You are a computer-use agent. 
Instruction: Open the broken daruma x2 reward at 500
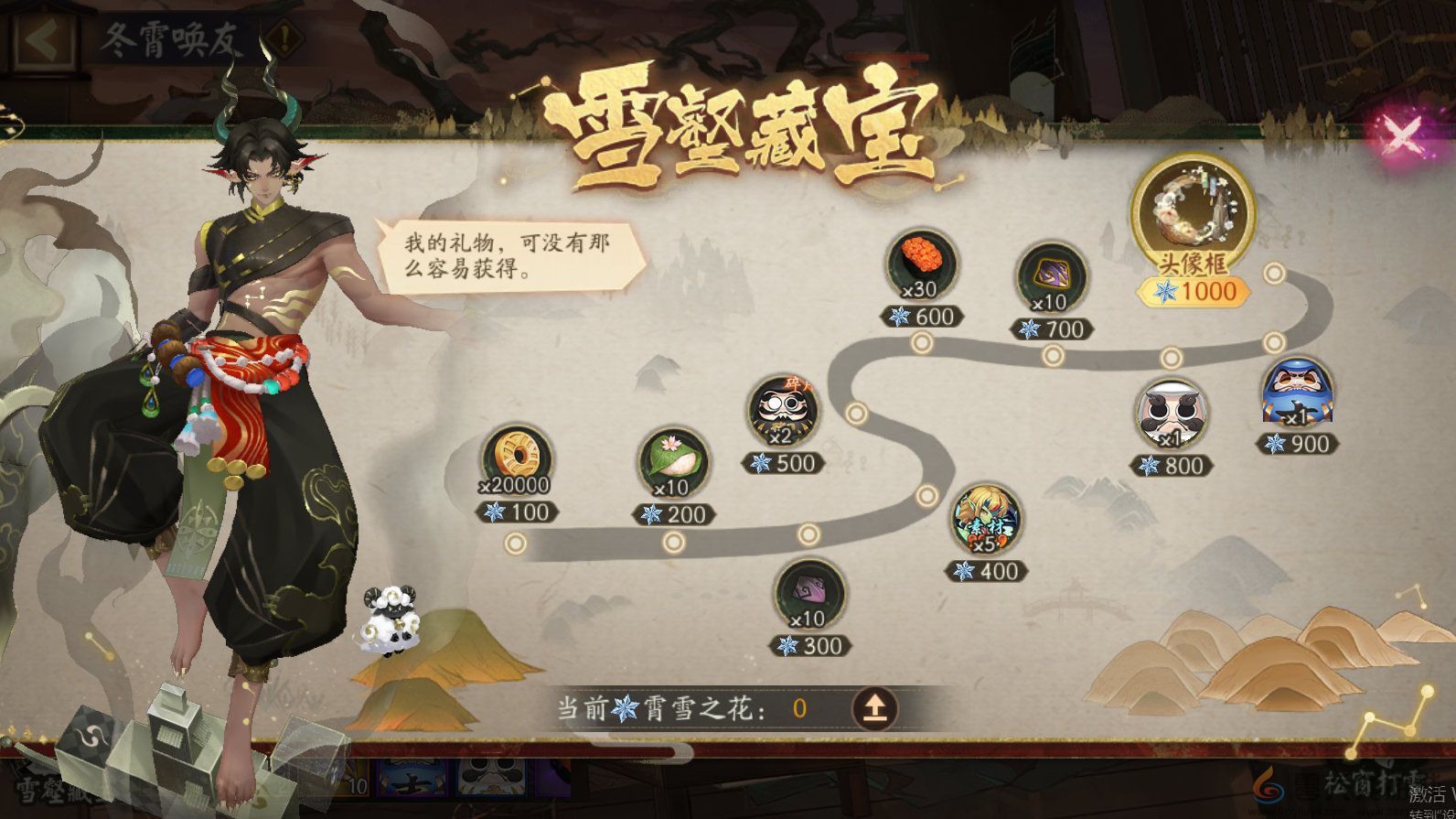pyautogui.click(x=785, y=411)
